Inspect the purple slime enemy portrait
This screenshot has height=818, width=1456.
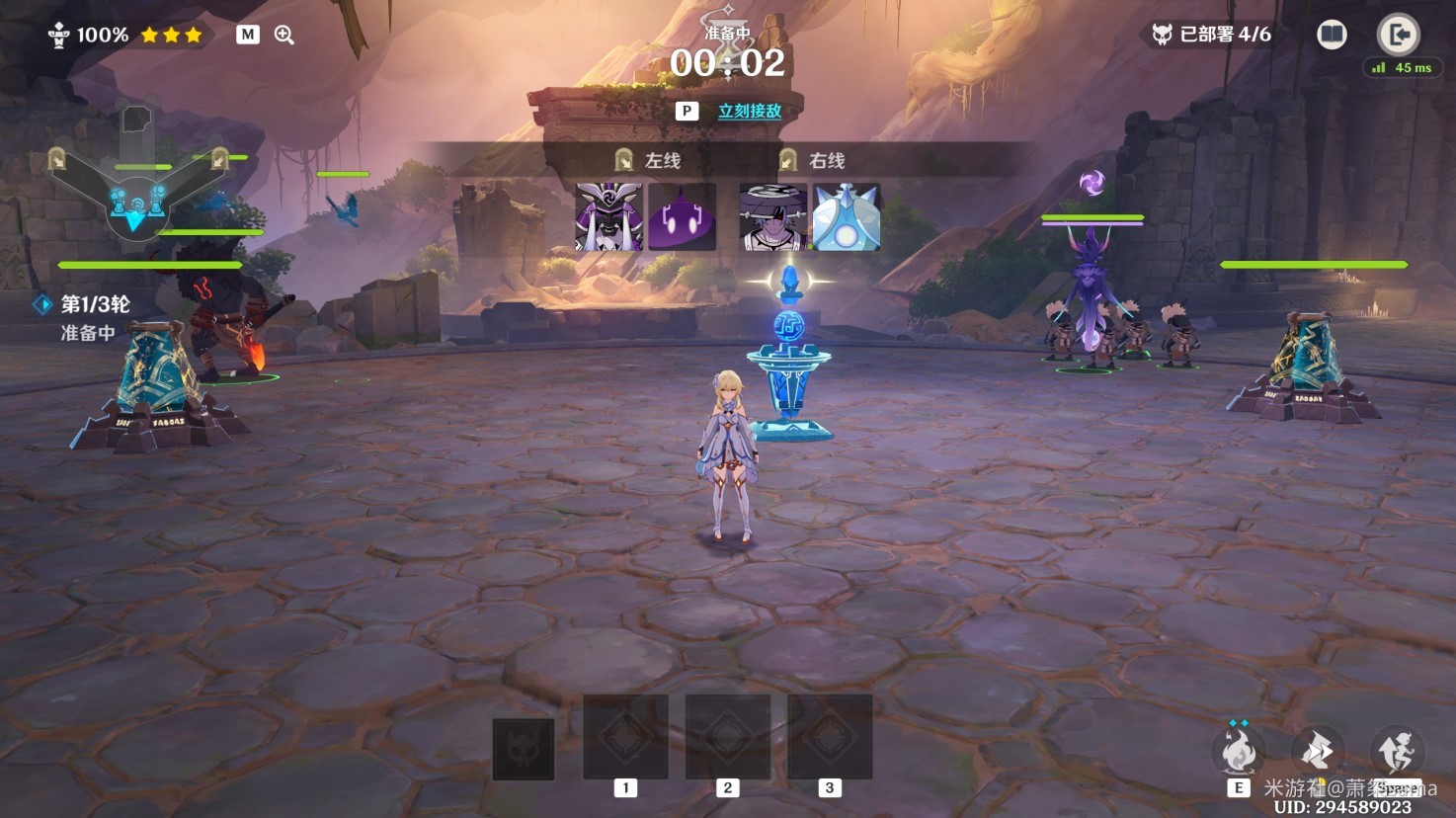[683, 216]
